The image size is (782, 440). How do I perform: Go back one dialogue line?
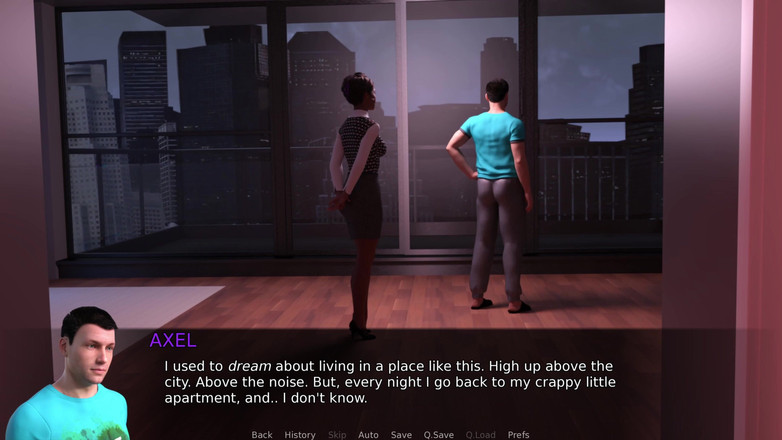262,435
